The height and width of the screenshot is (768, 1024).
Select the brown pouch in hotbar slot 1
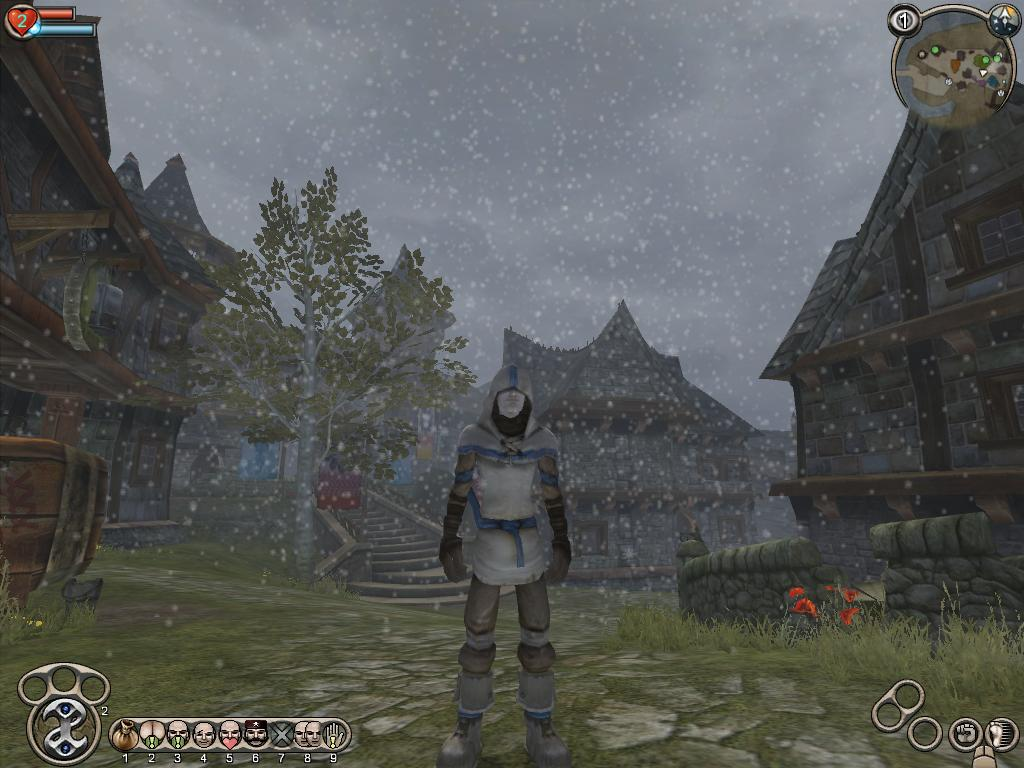tap(126, 735)
